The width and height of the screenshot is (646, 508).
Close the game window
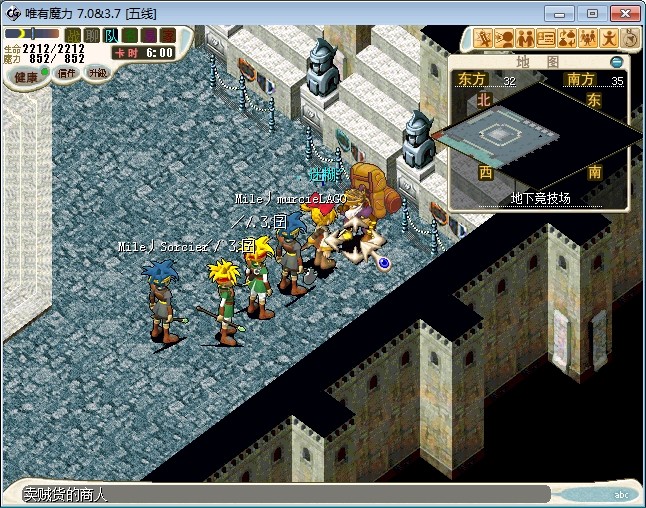pos(623,13)
